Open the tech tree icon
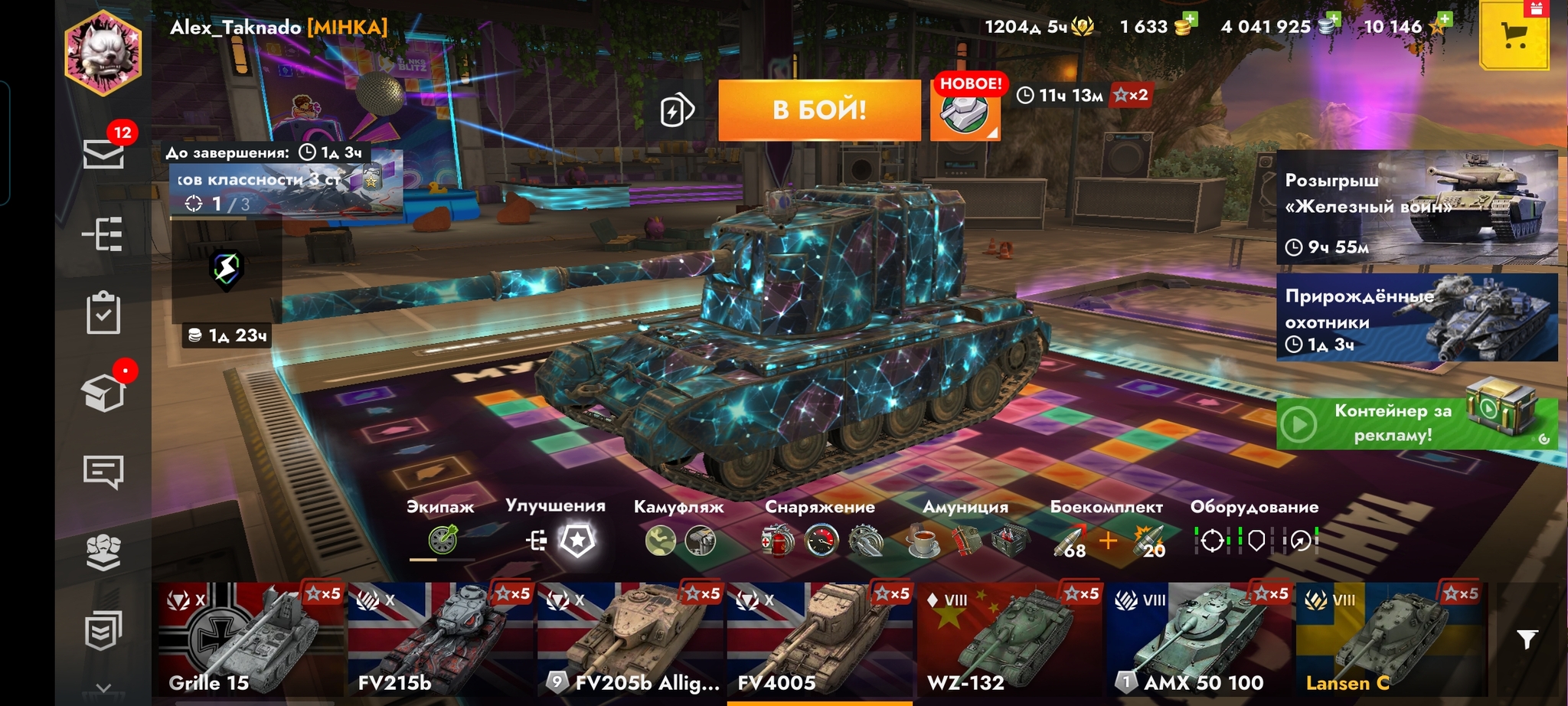 click(103, 234)
